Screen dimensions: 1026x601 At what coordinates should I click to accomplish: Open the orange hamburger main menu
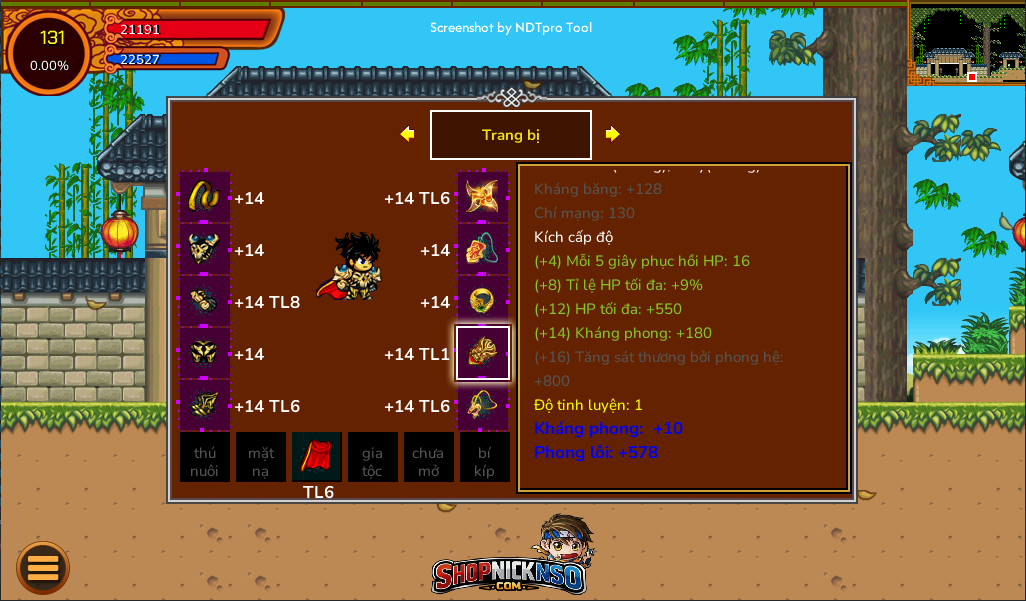(43, 567)
